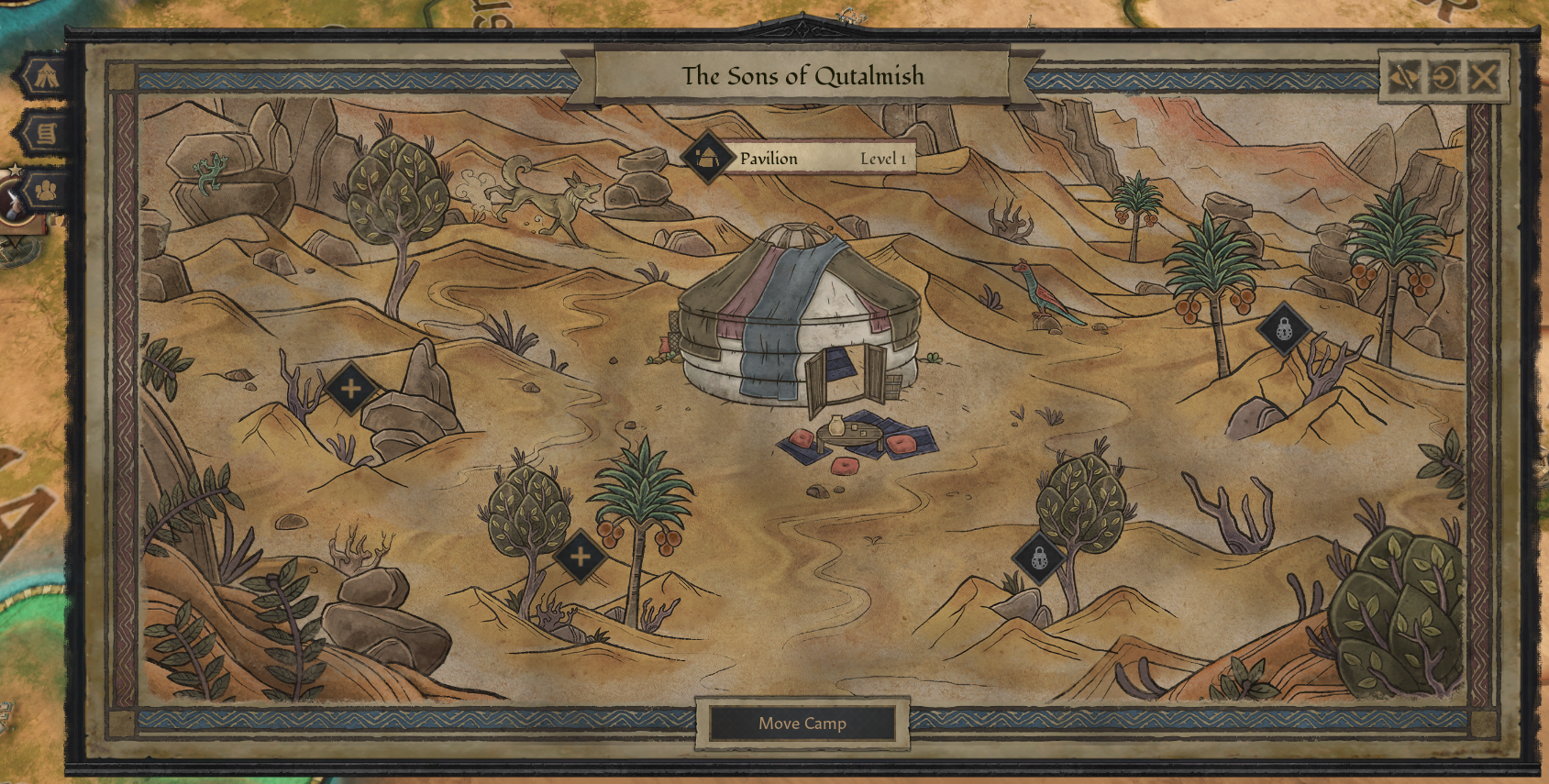Add a building on the plus slot beside the rocks
This screenshot has width=1549, height=784.
pyautogui.click(x=350, y=389)
